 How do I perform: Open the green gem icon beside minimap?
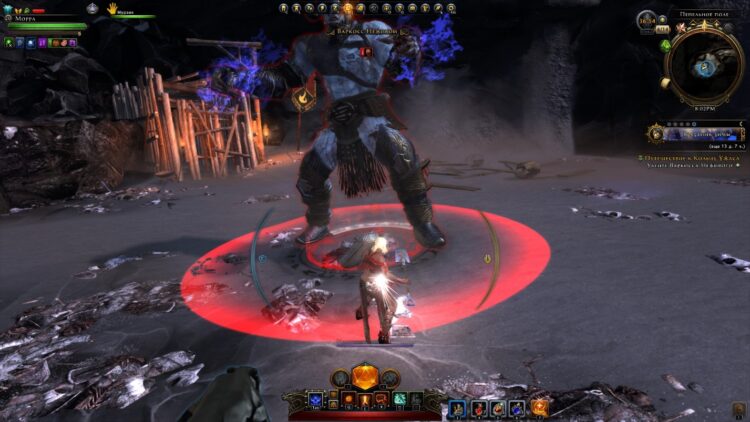point(666,45)
